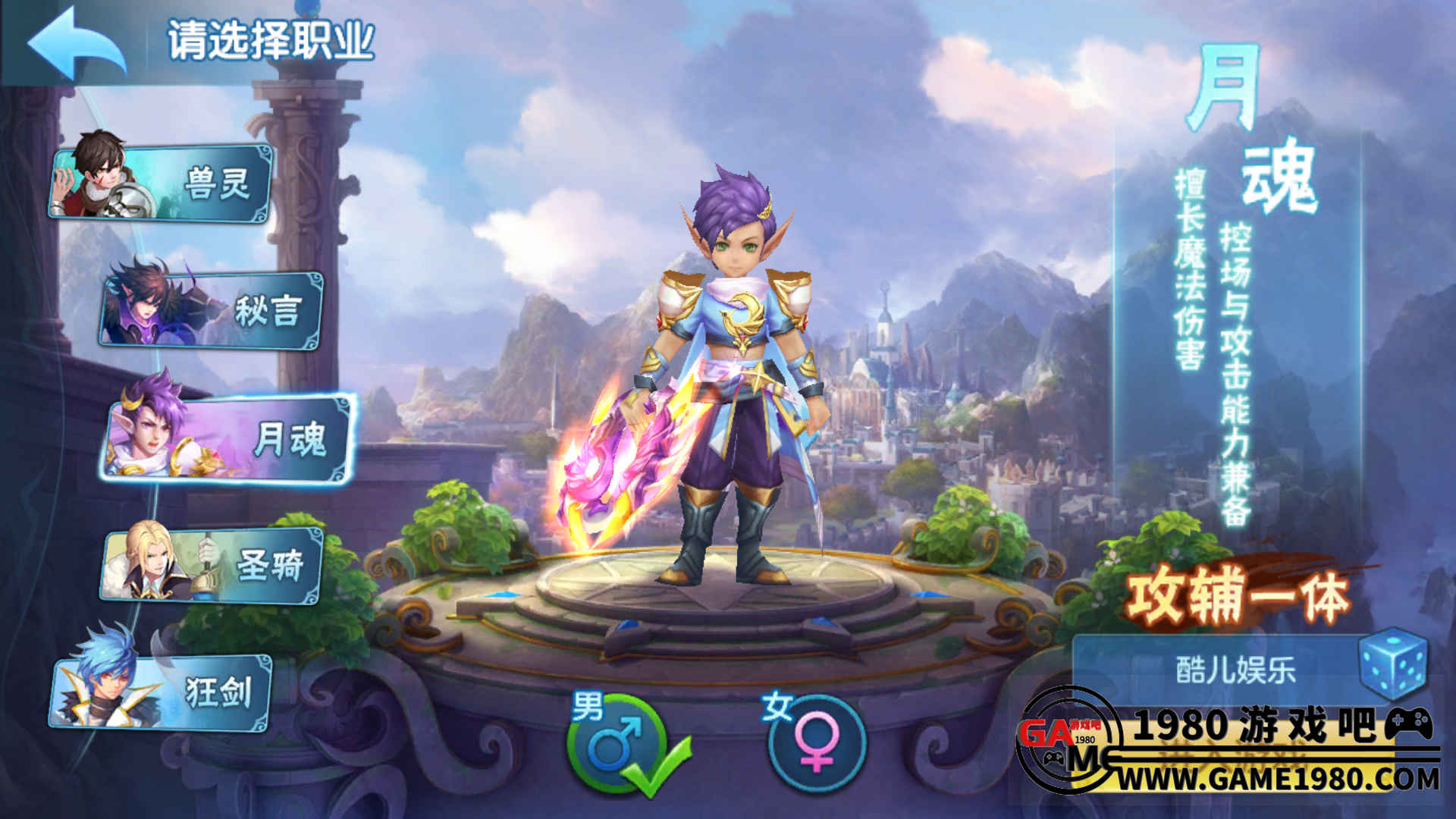Viewport: 1456px width, 819px height.
Task: Select male gender 男
Action: point(616,743)
